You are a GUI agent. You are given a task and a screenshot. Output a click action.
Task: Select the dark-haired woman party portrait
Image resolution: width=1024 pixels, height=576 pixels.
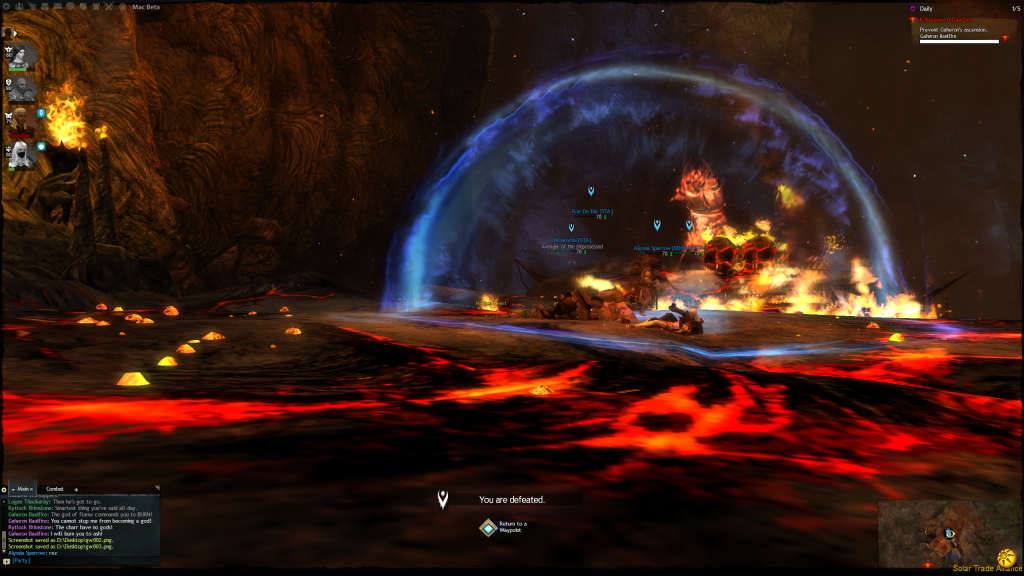pos(24,55)
